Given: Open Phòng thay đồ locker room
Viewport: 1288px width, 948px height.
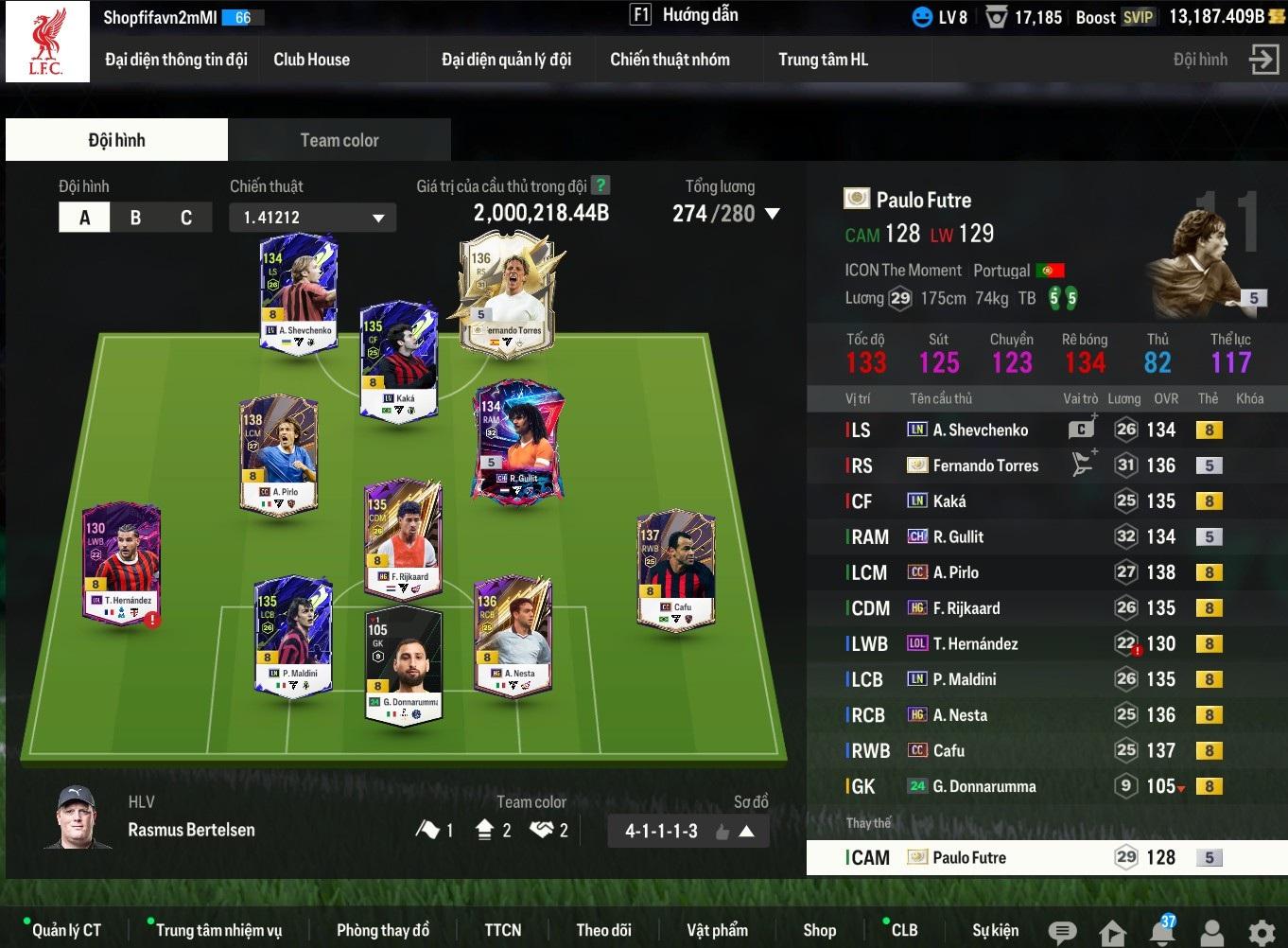Looking at the screenshot, I should point(382,930).
